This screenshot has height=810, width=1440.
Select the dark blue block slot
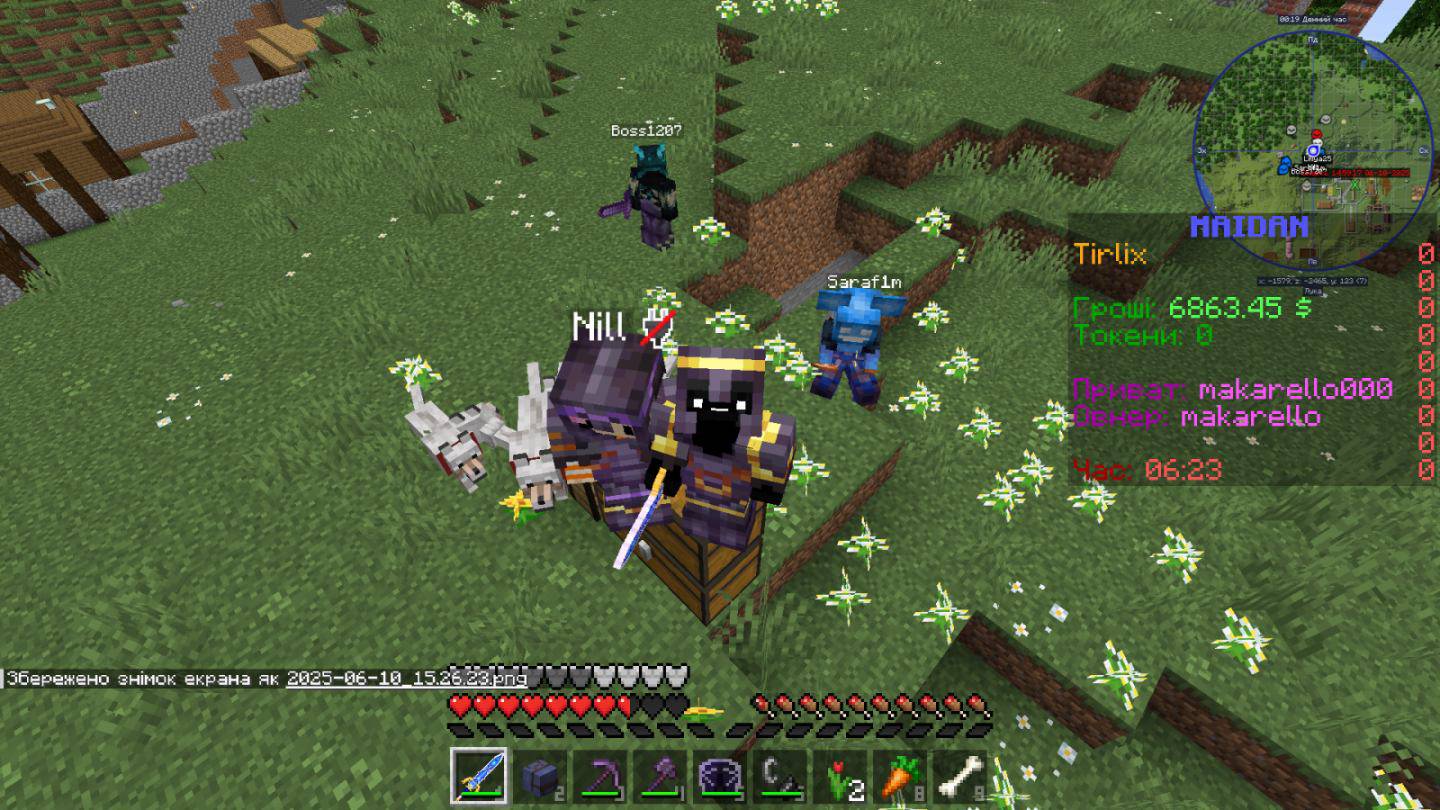(x=538, y=775)
